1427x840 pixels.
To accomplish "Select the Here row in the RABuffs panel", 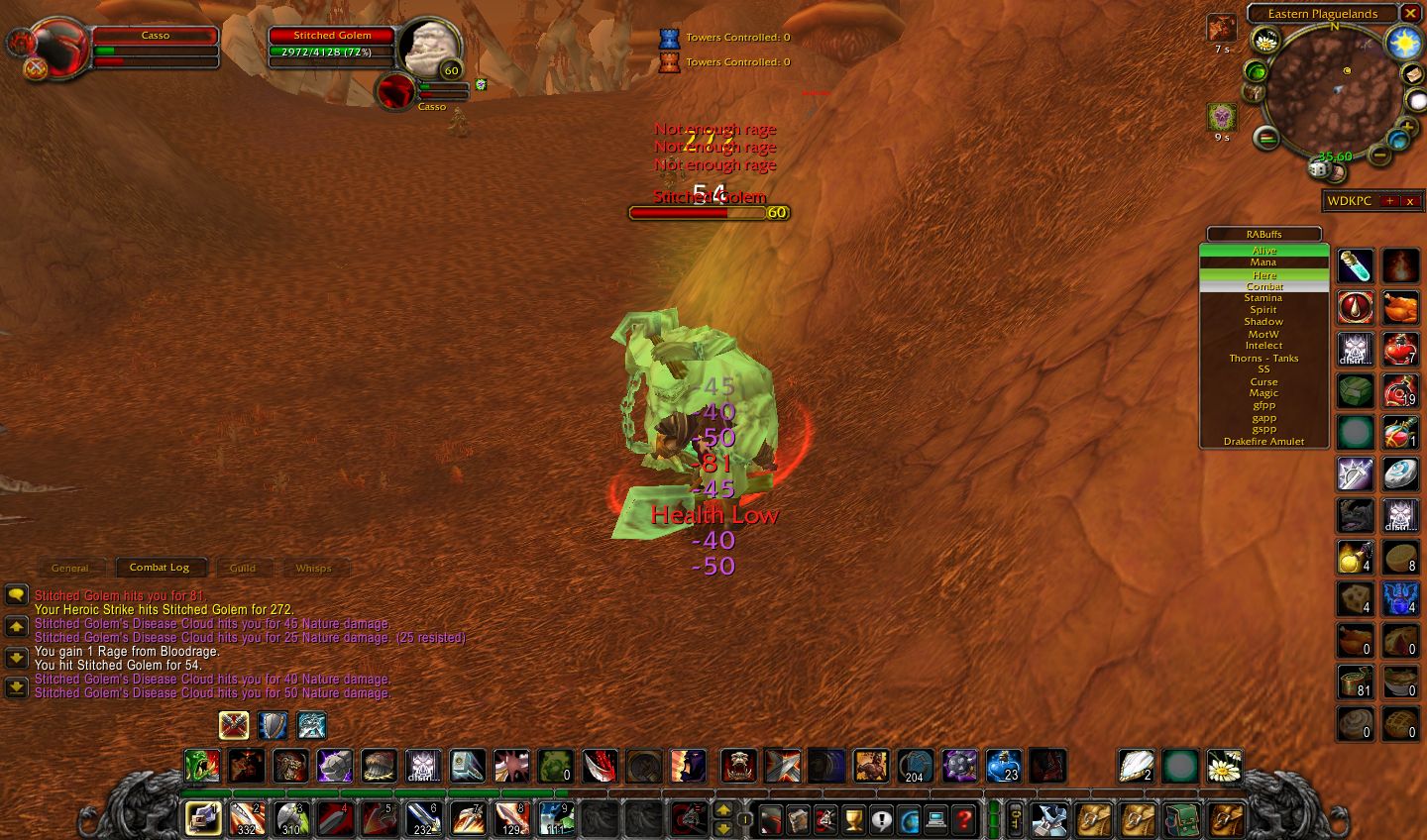I will click(x=1263, y=275).
